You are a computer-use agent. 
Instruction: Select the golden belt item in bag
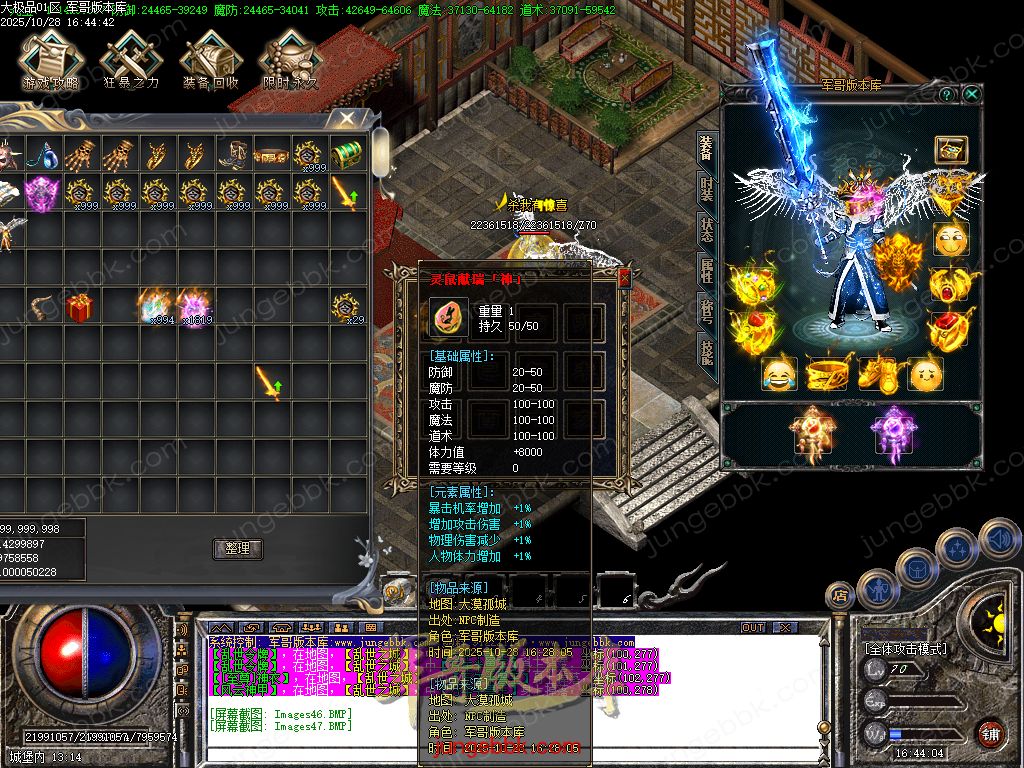point(271,155)
